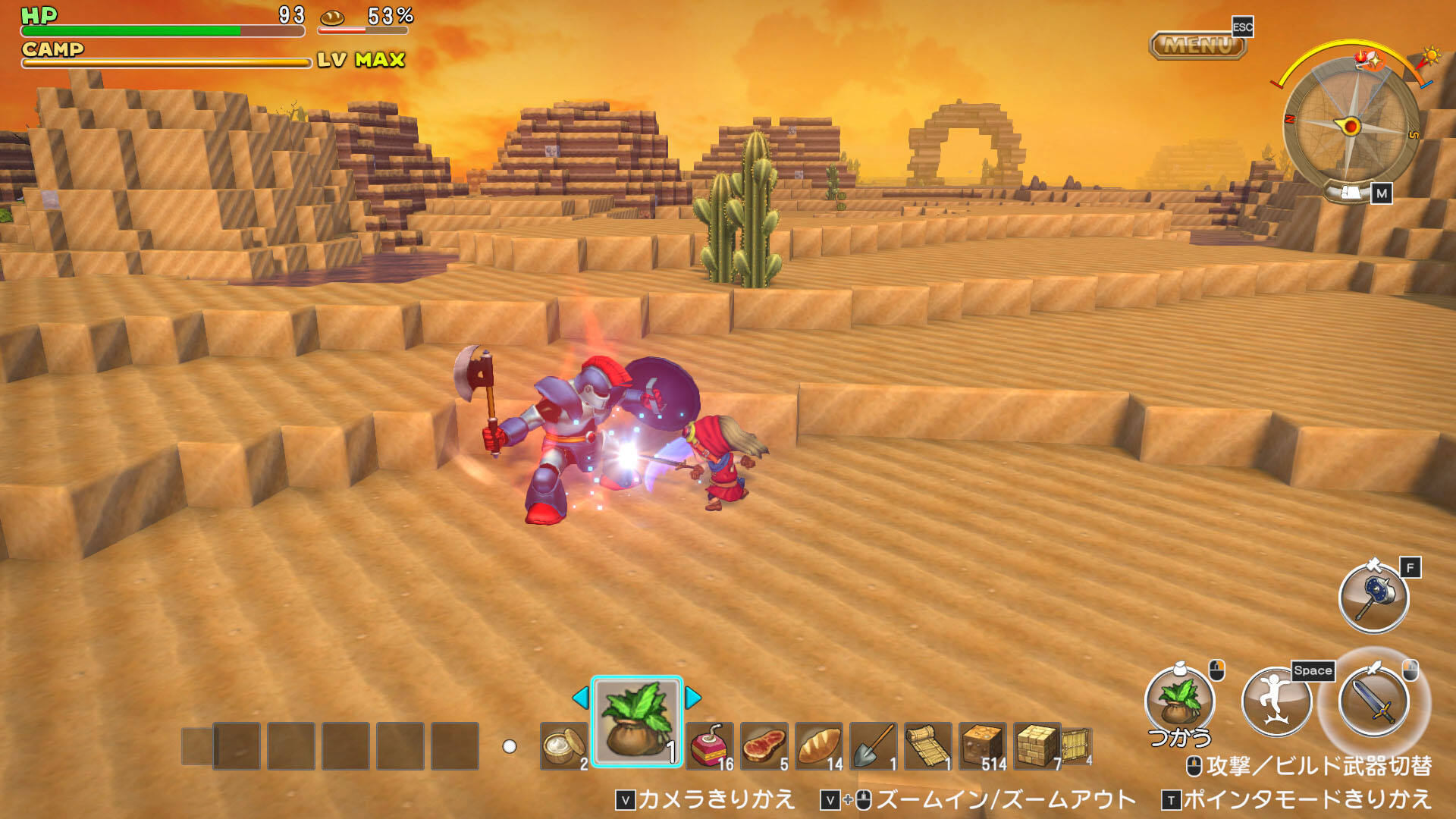Cycle hotbar left with cyan arrow
Screen dimensions: 1456x819
581,697
